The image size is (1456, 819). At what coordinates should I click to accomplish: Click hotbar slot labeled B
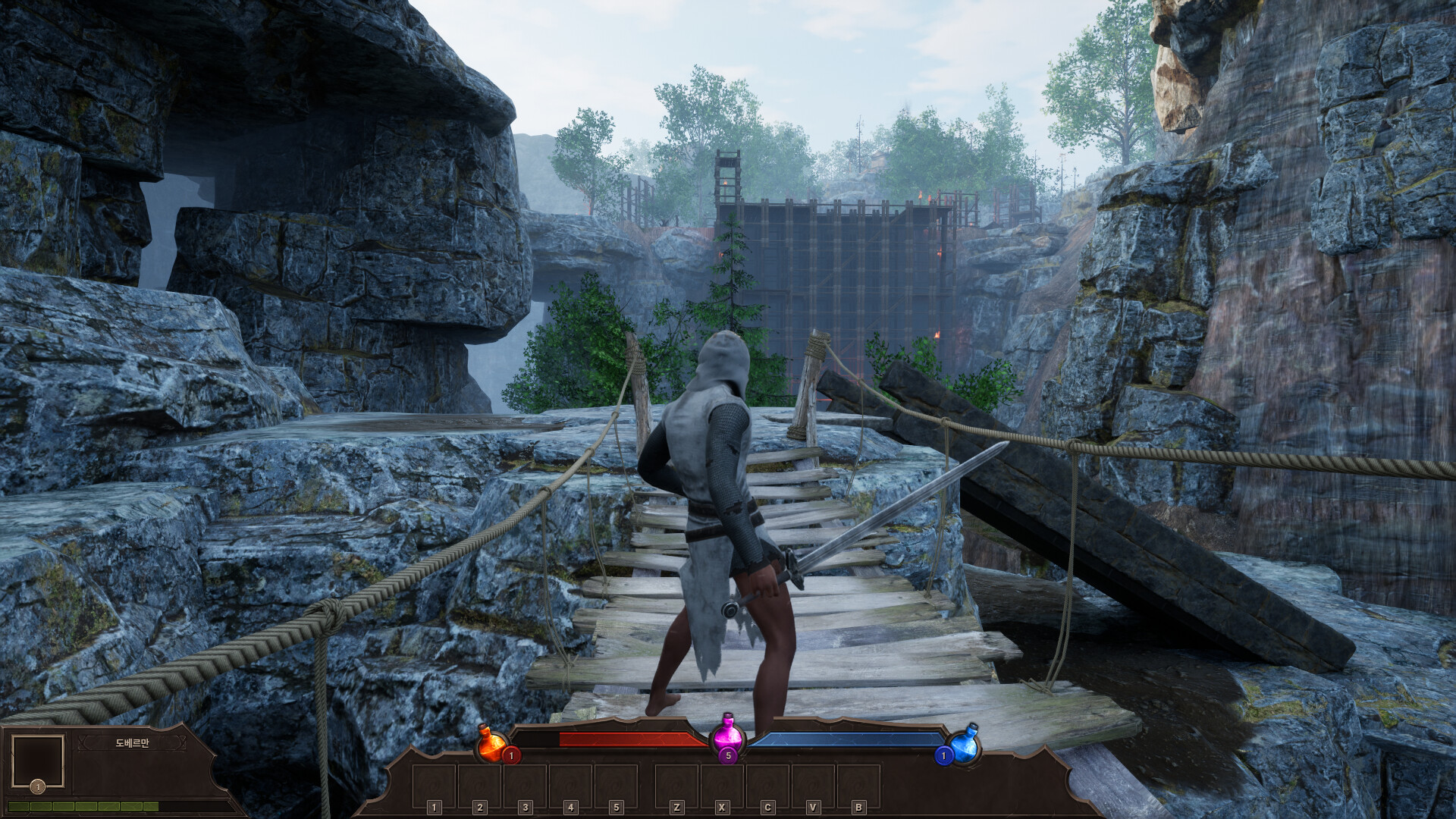857,785
